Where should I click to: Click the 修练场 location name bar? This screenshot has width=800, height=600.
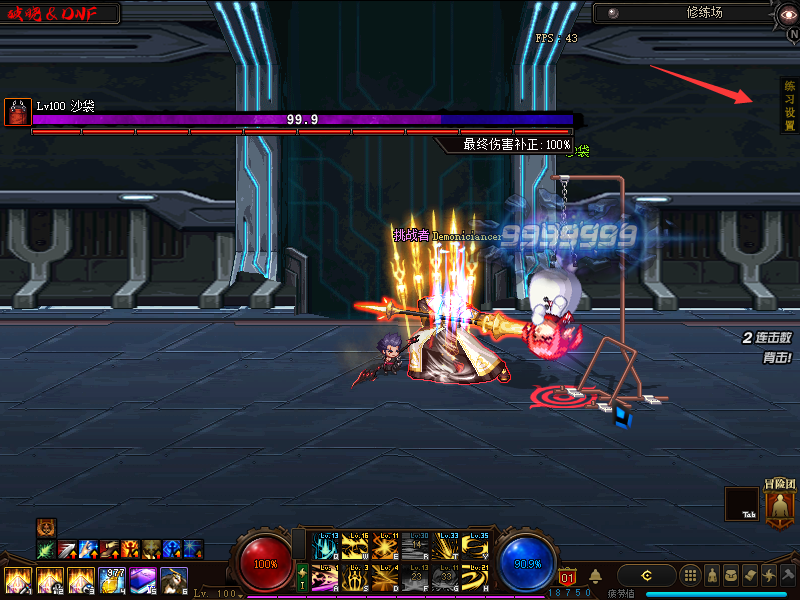tap(690, 13)
